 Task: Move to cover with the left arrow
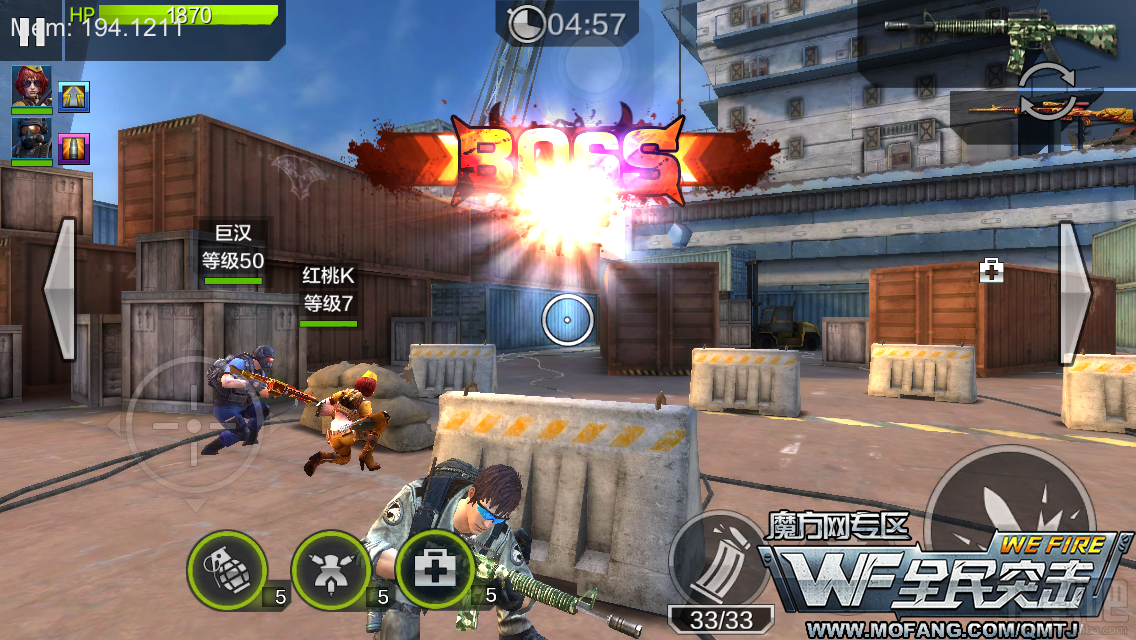click(59, 289)
